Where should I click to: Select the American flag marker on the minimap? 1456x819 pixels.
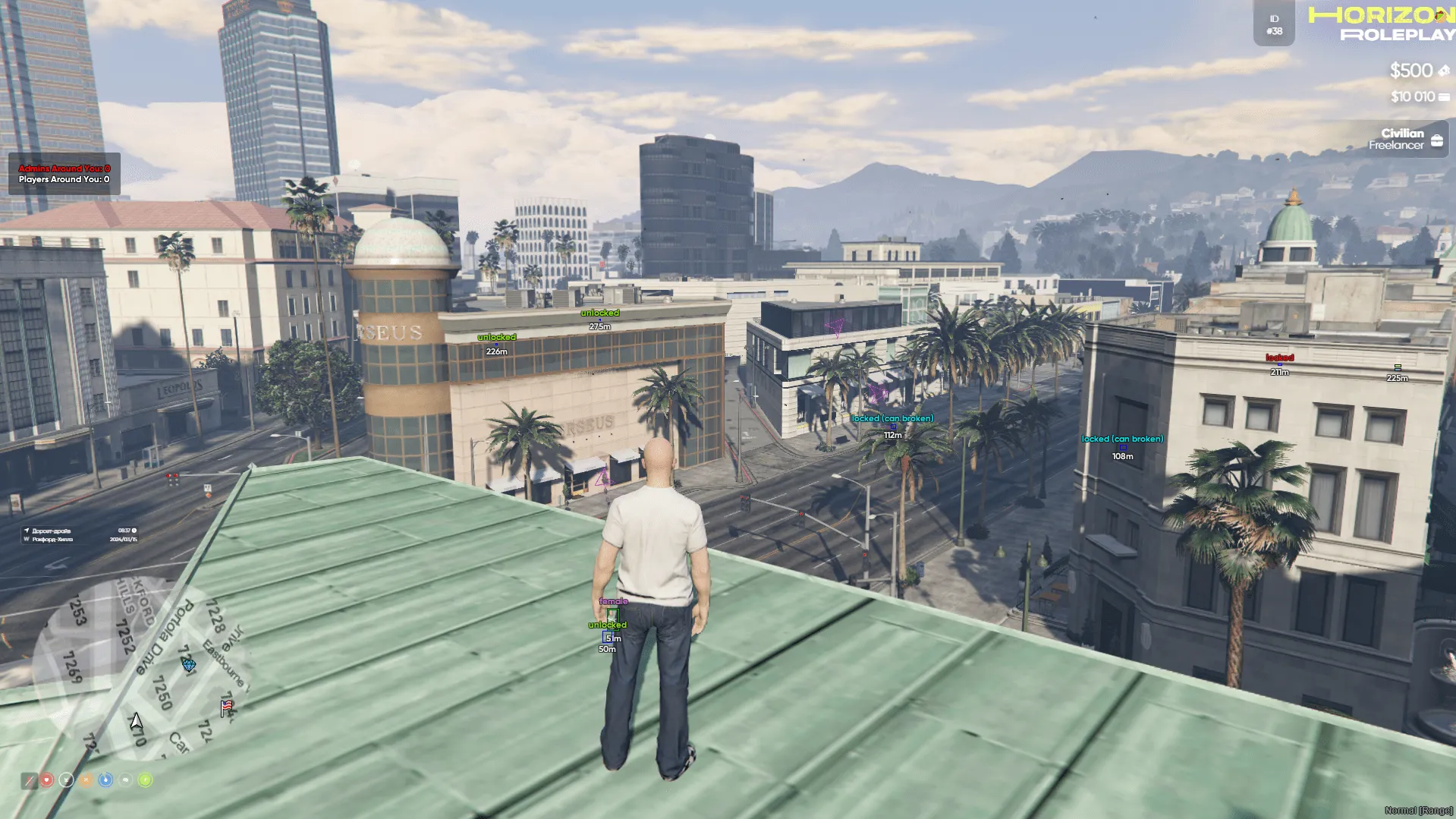tap(226, 707)
